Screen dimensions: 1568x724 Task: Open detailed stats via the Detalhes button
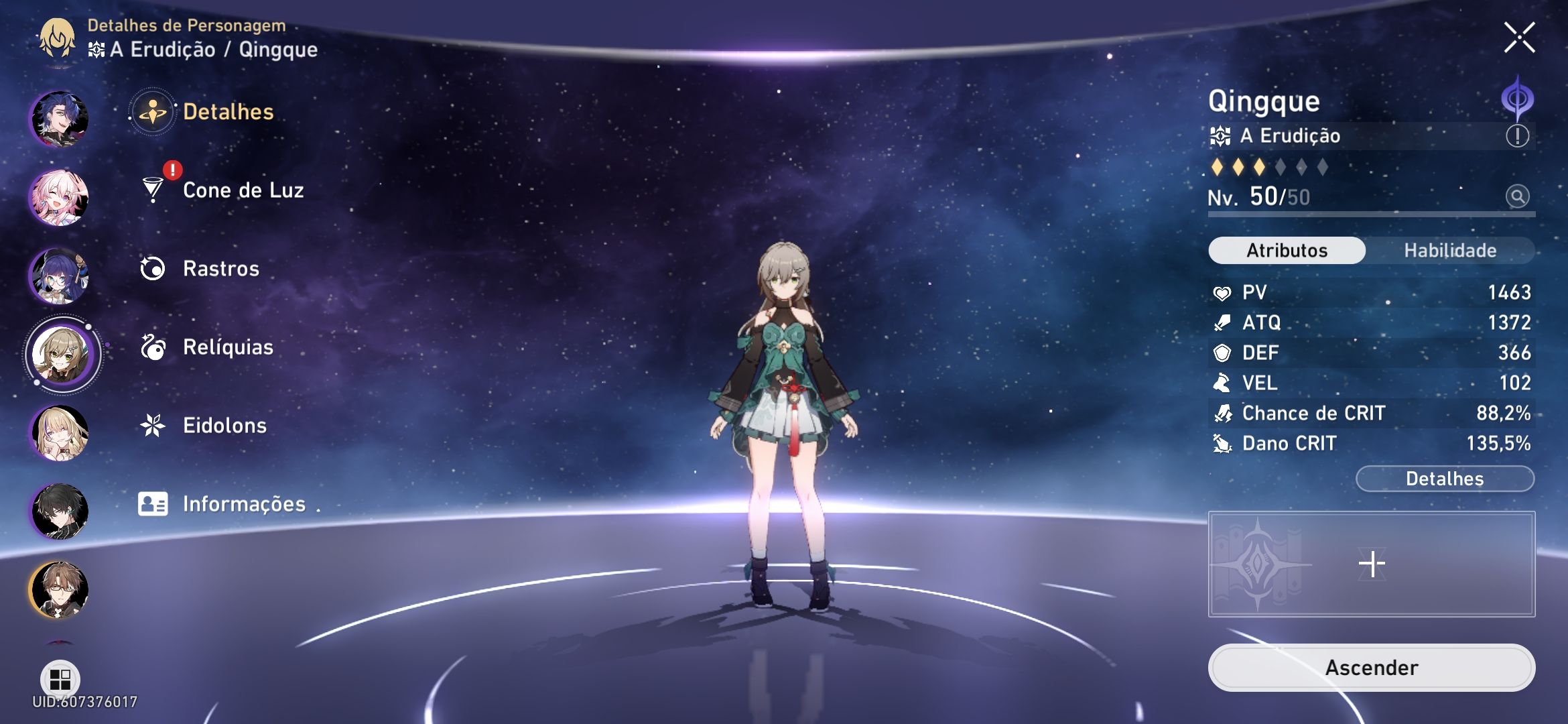(x=1445, y=478)
